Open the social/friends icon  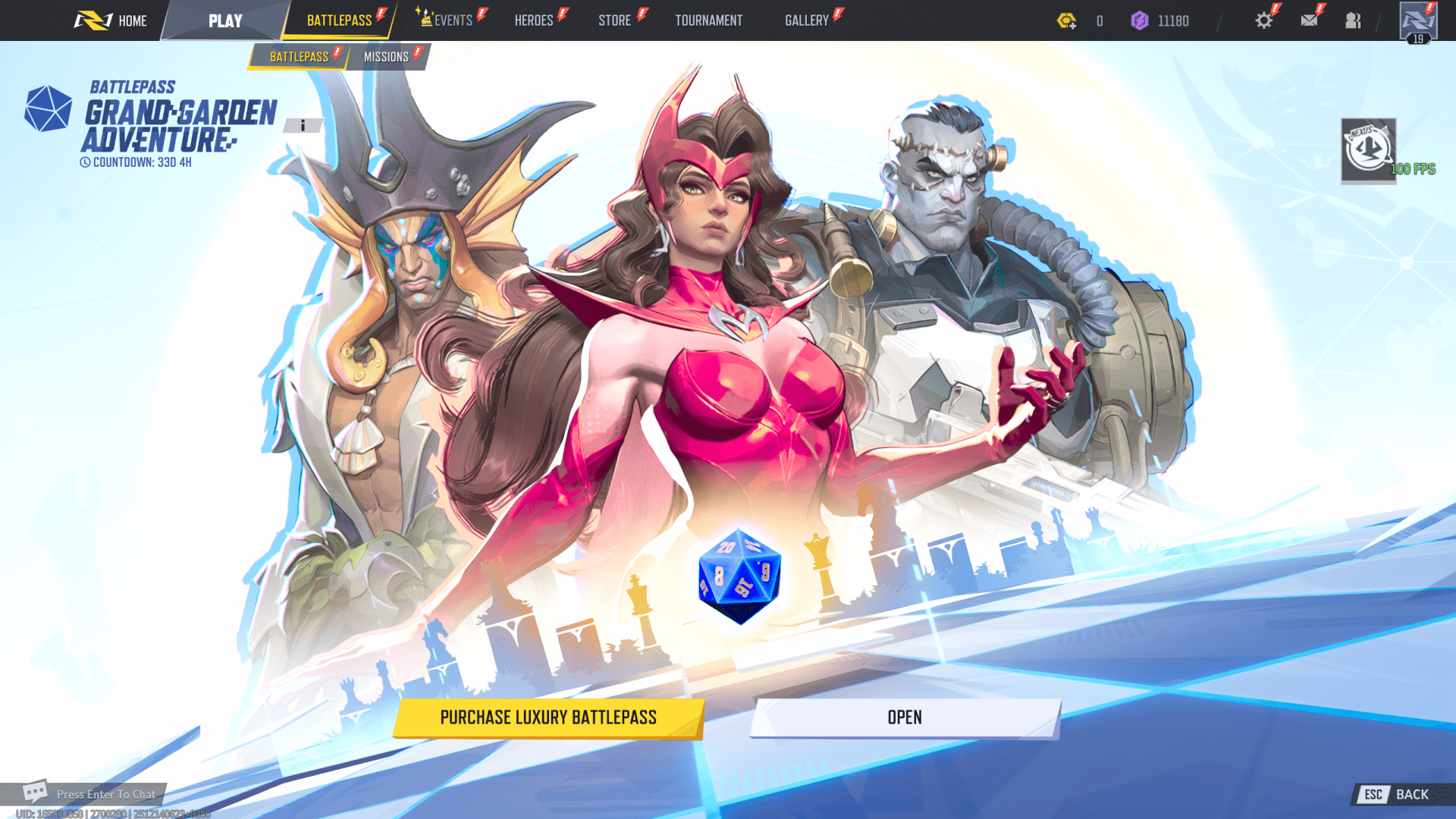pyautogui.click(x=1353, y=20)
